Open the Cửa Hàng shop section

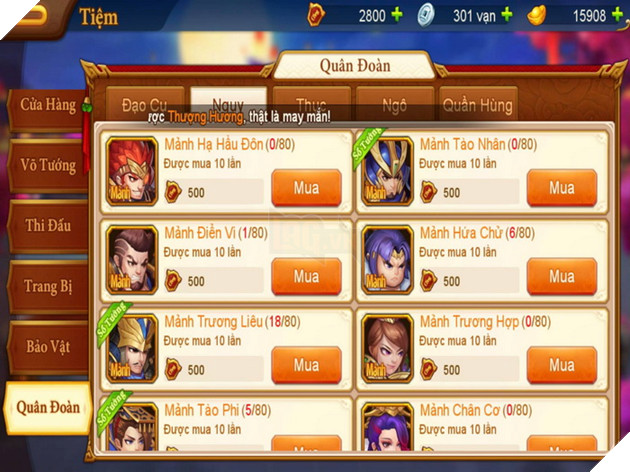coord(46,105)
